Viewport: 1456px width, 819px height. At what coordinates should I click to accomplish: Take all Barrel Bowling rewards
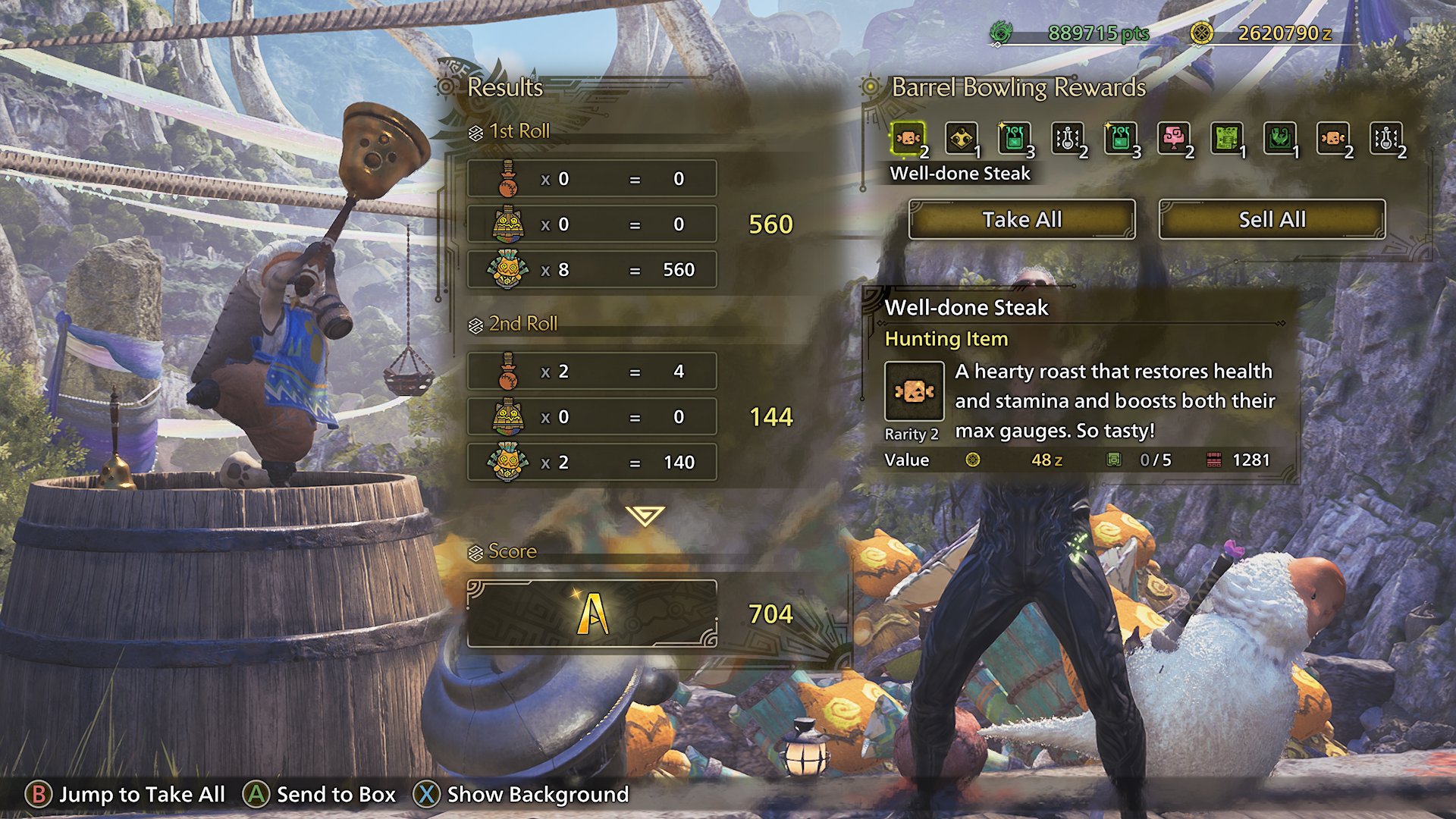pyautogui.click(x=1021, y=220)
